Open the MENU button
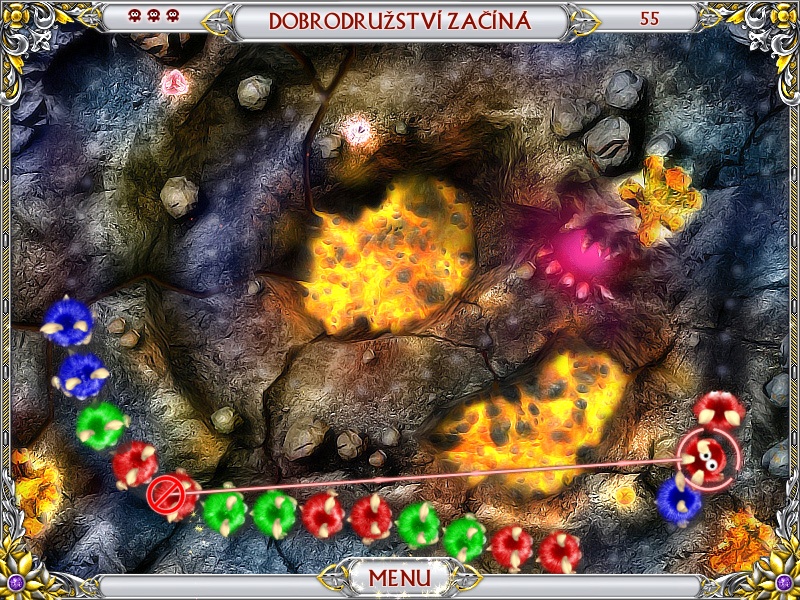This screenshot has height=600, width=800. (x=400, y=578)
